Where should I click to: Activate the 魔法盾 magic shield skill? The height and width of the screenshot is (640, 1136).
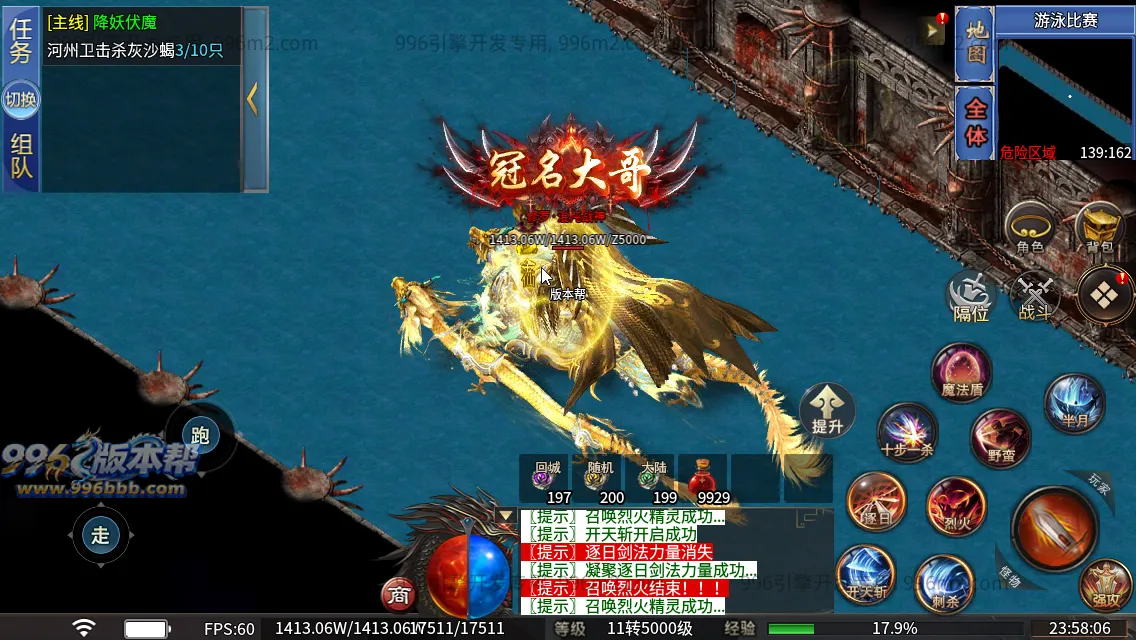click(962, 373)
